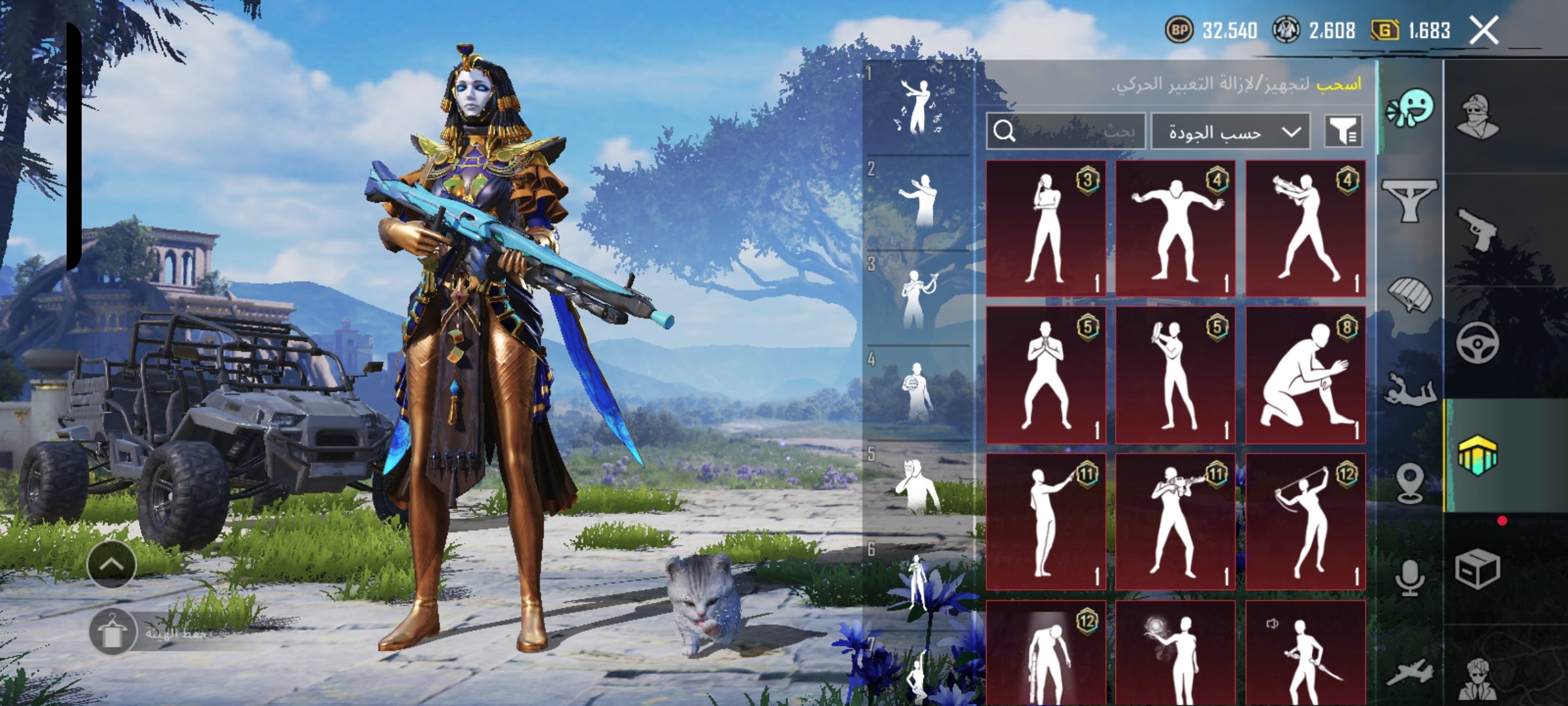
Task: Switch to the emotes smiley tab
Action: point(1410,109)
